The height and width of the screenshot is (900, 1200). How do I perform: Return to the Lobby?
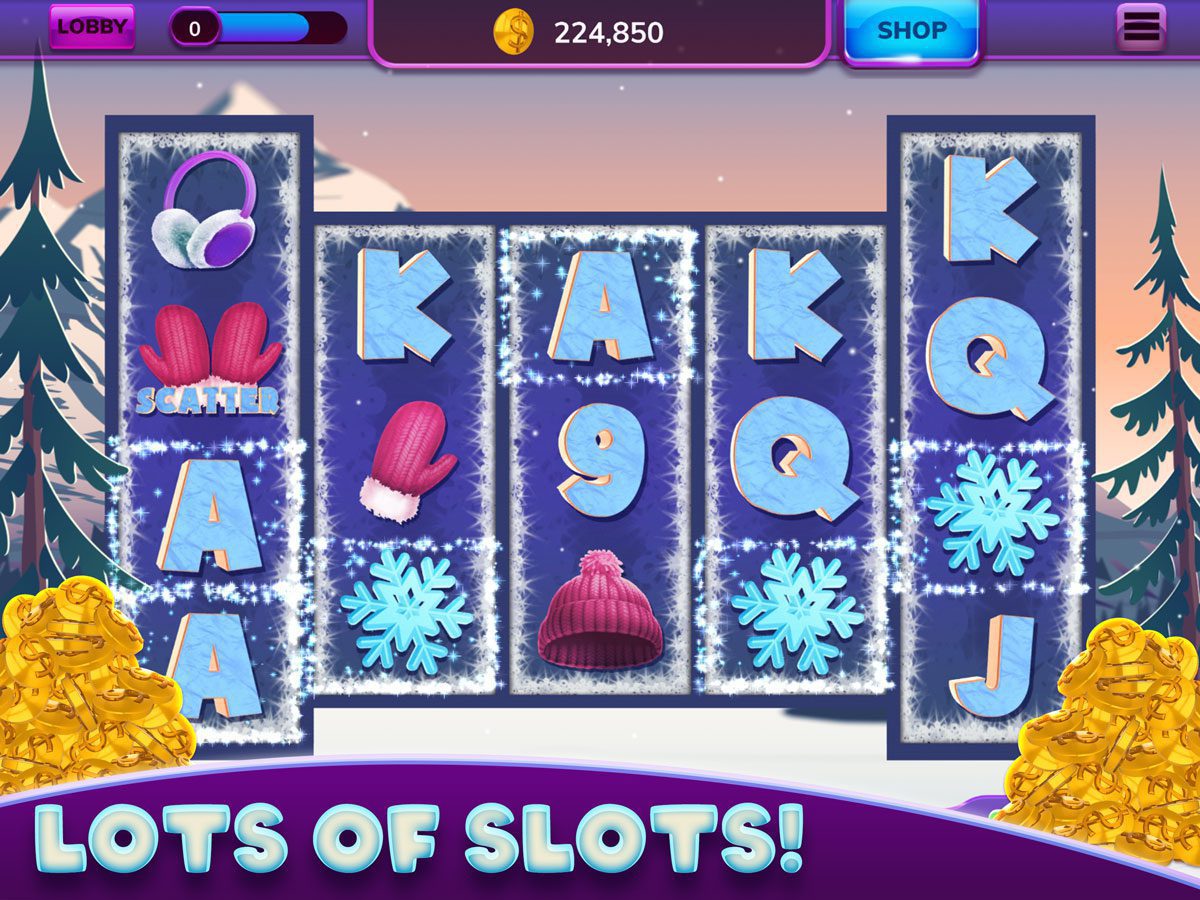click(x=92, y=27)
